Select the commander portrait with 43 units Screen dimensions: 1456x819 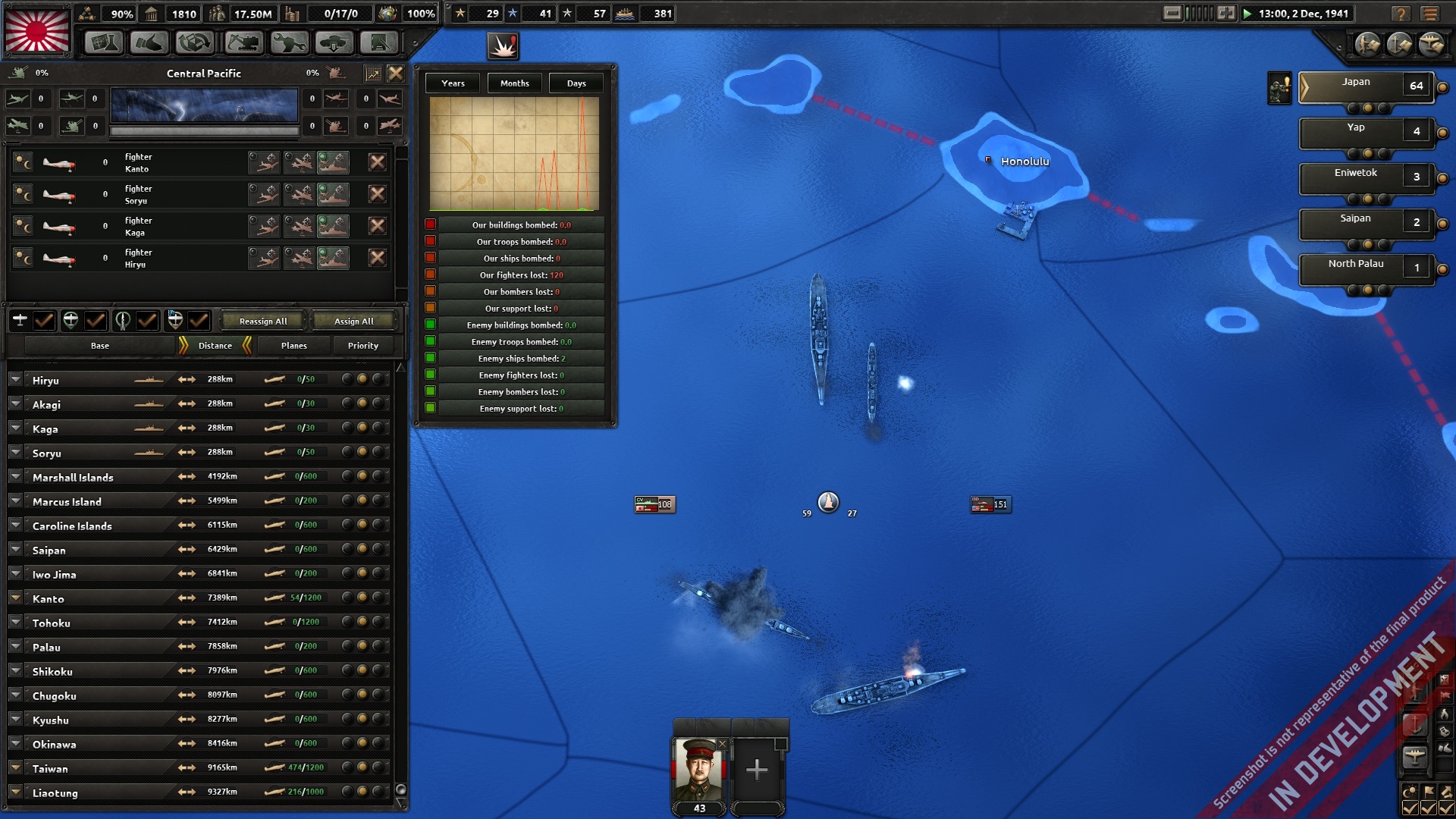698,769
